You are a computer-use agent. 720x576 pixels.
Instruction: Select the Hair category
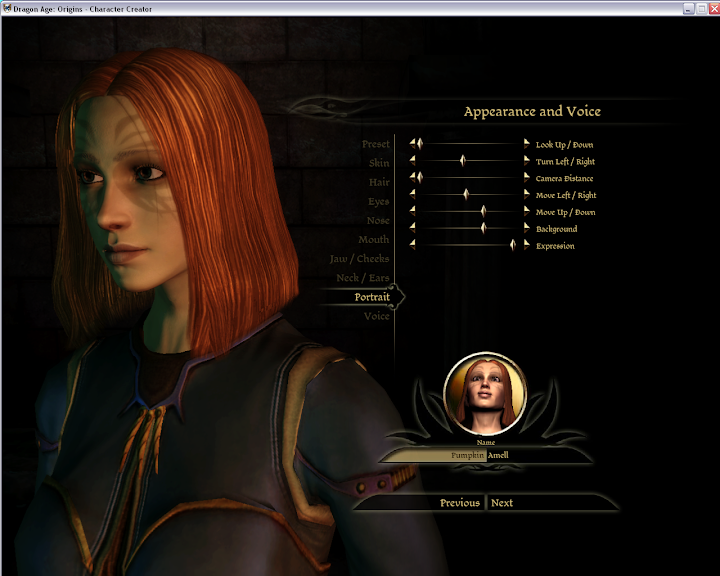(x=378, y=182)
